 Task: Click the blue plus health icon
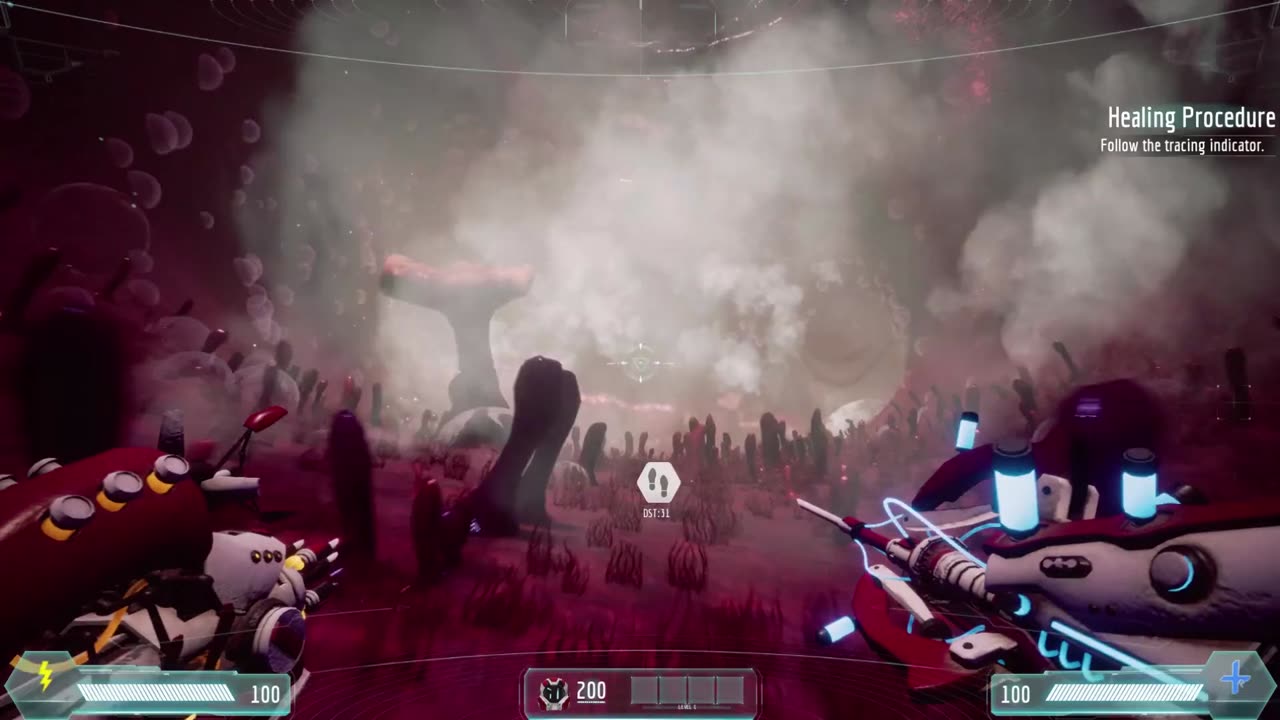pos(1236,679)
